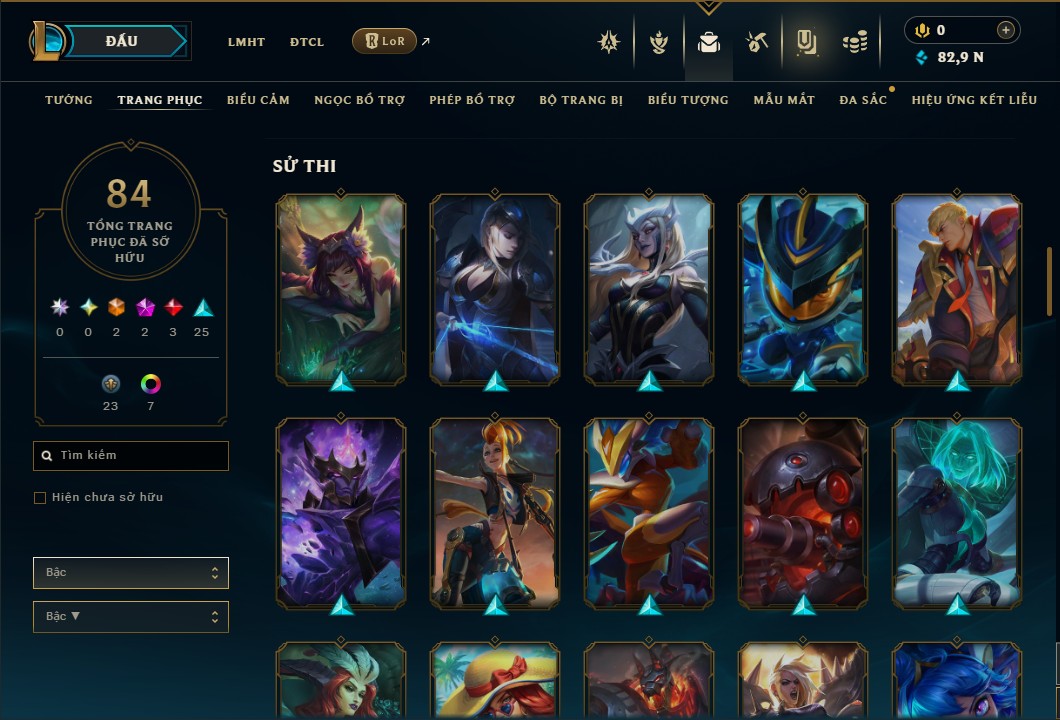Add RP with the plus button

pyautogui.click(x=1006, y=30)
